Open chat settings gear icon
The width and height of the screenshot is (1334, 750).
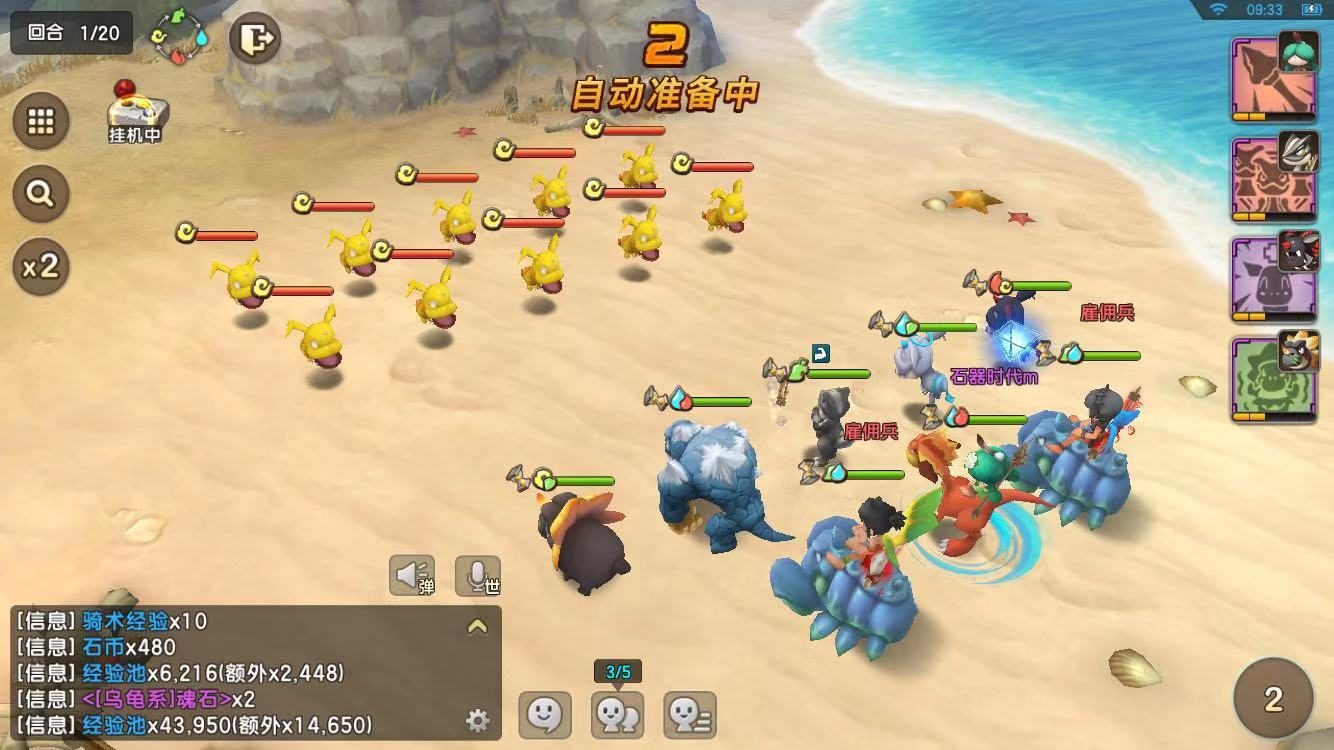point(478,720)
